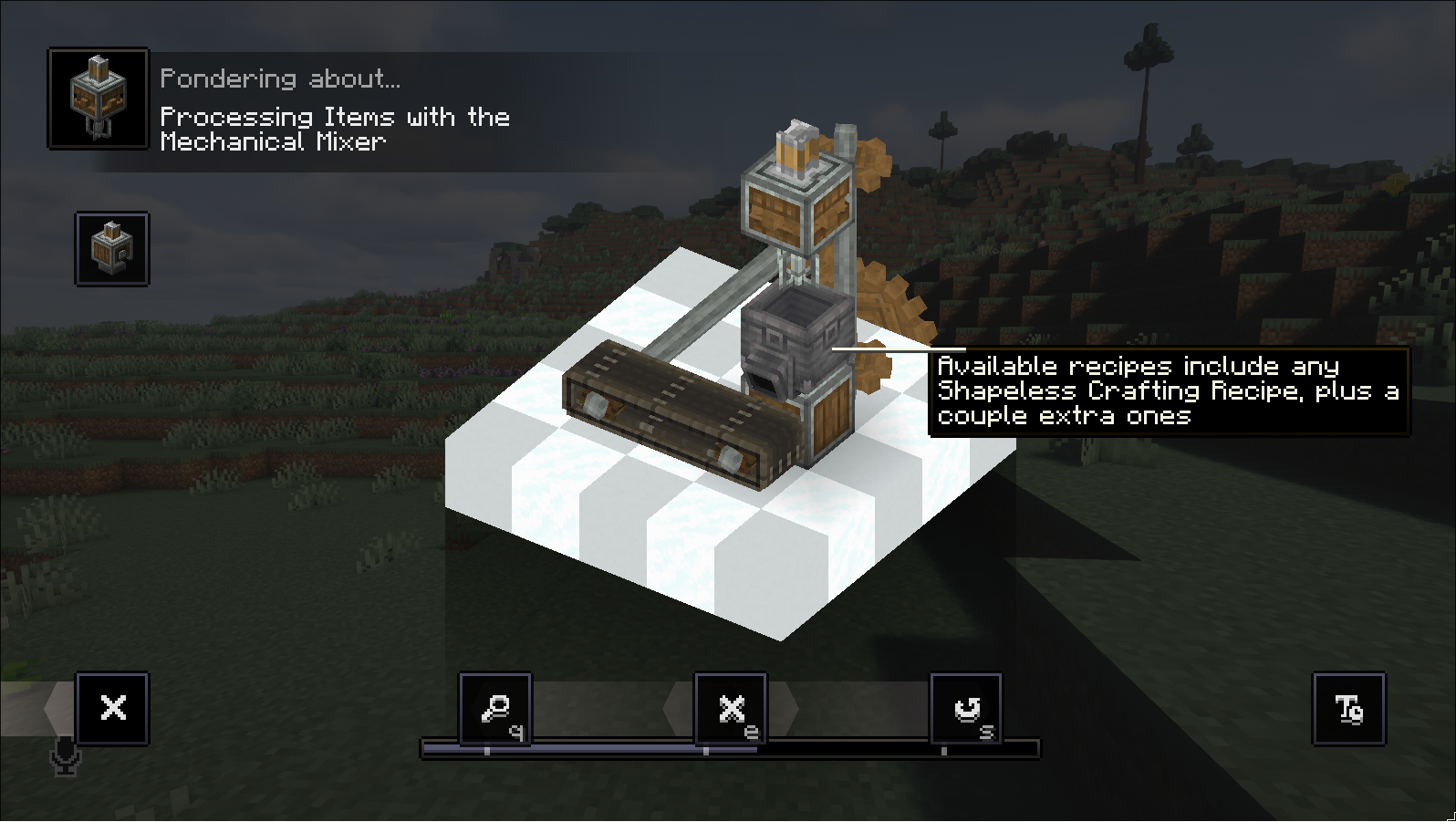Replay the scene with the circular arrow button
The image size is (1456, 822).
(x=966, y=708)
